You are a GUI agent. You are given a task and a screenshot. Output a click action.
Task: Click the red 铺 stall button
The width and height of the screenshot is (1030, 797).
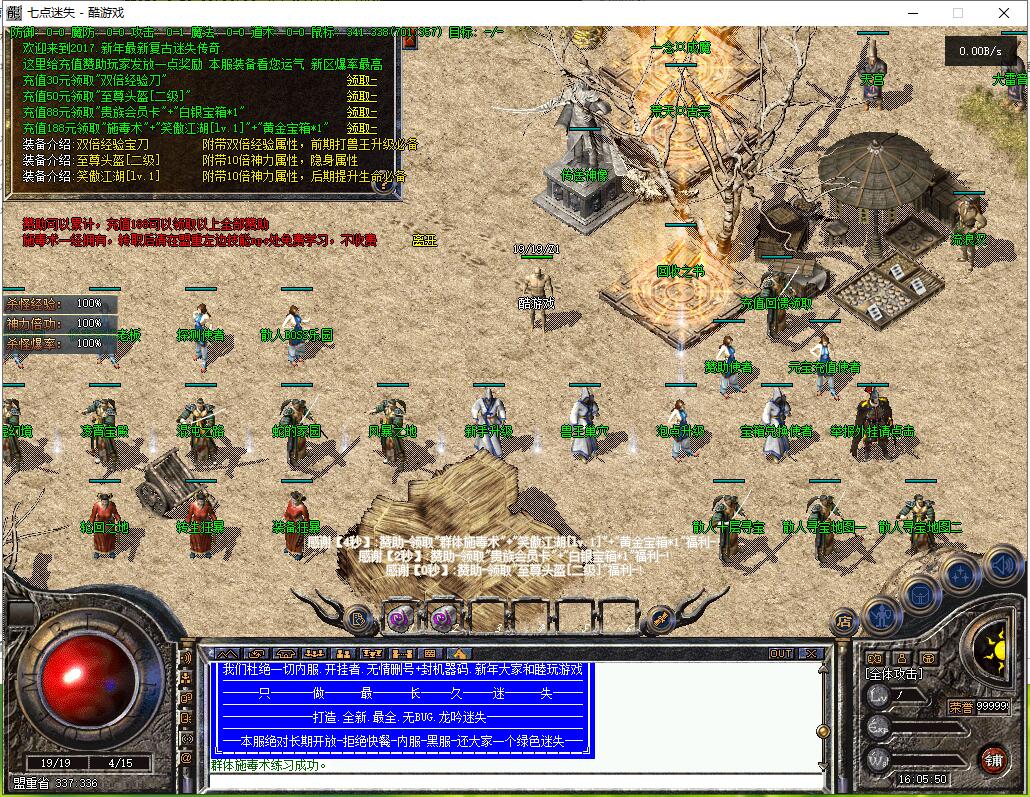992,759
